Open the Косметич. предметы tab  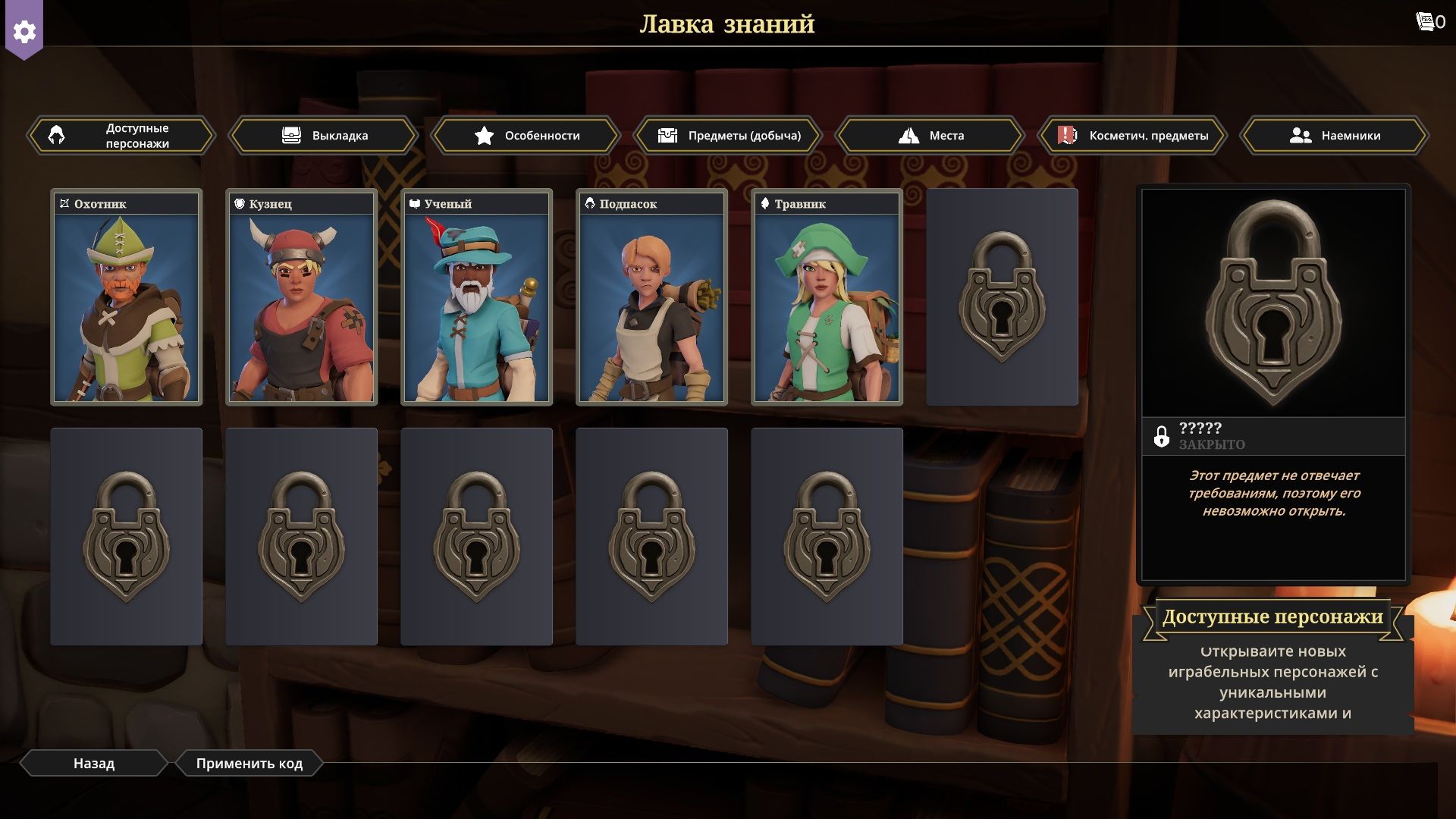(x=1133, y=136)
